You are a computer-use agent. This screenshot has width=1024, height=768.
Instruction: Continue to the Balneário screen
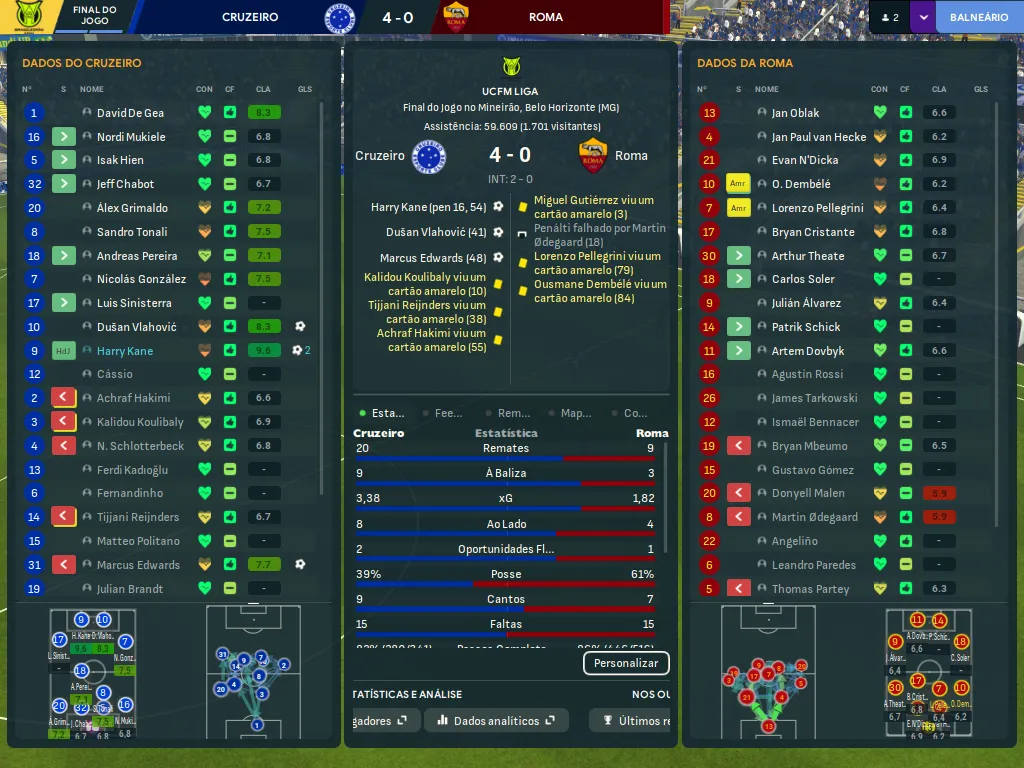pyautogui.click(x=978, y=17)
